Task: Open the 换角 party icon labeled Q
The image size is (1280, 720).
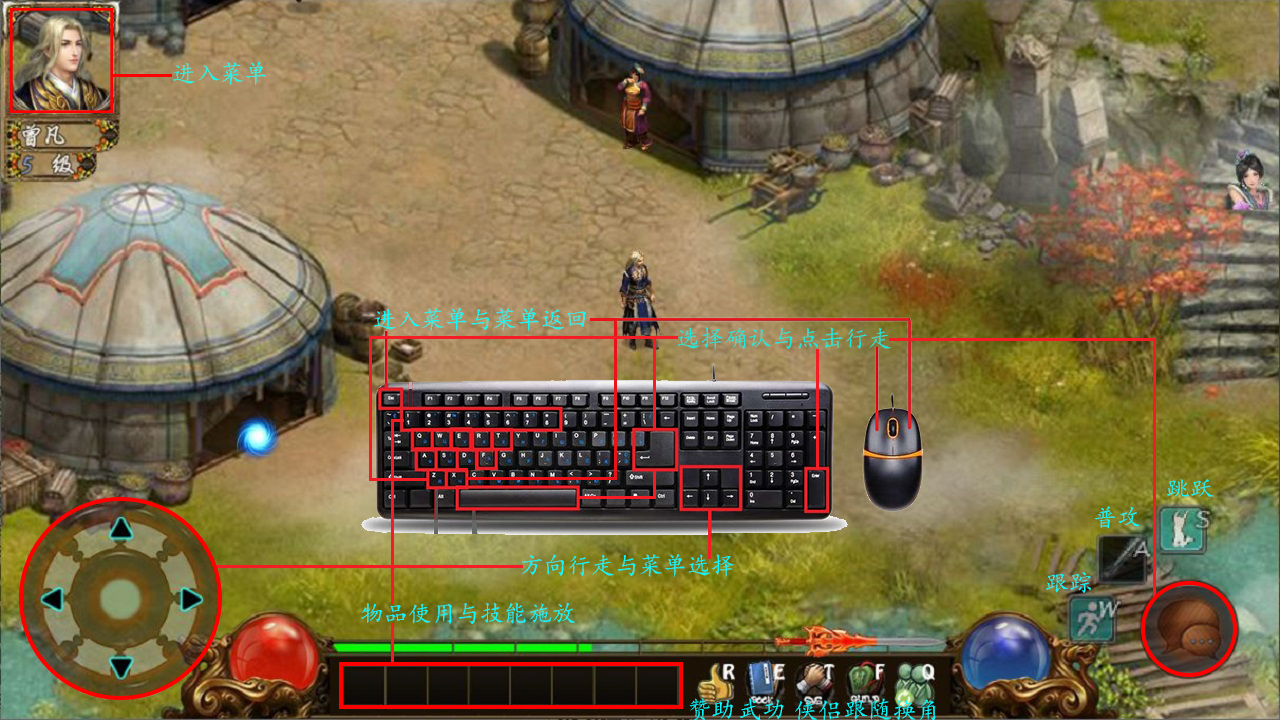Action: coord(910,679)
